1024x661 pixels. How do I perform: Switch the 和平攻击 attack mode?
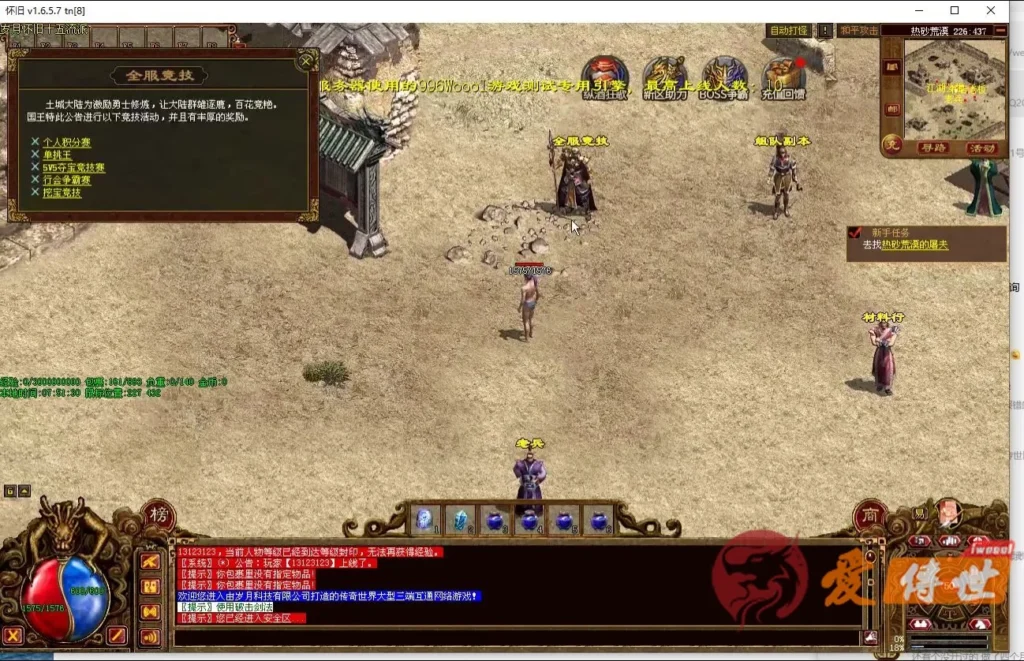coord(860,31)
